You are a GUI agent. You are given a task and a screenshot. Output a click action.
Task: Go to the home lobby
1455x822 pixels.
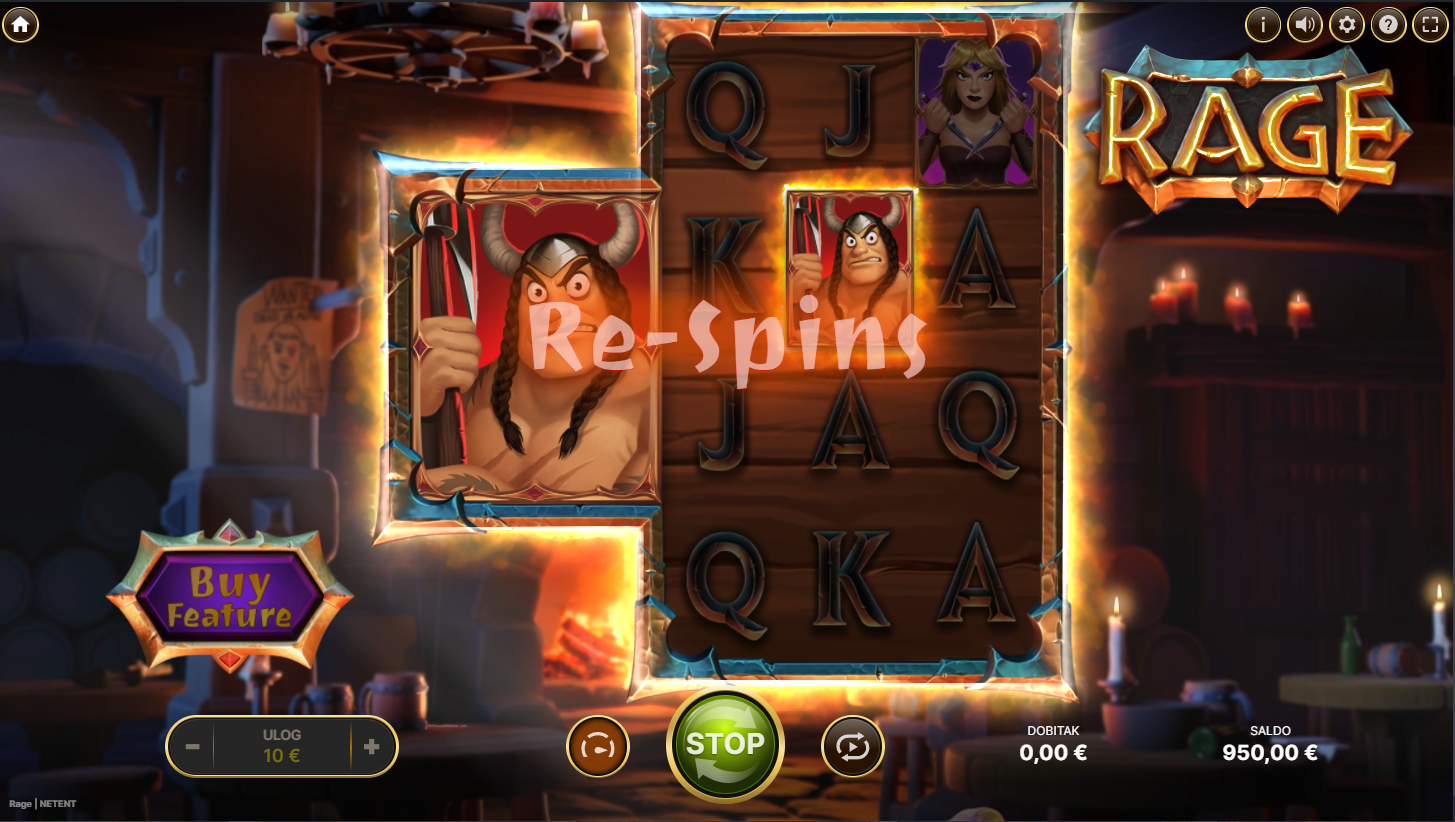coord(20,24)
